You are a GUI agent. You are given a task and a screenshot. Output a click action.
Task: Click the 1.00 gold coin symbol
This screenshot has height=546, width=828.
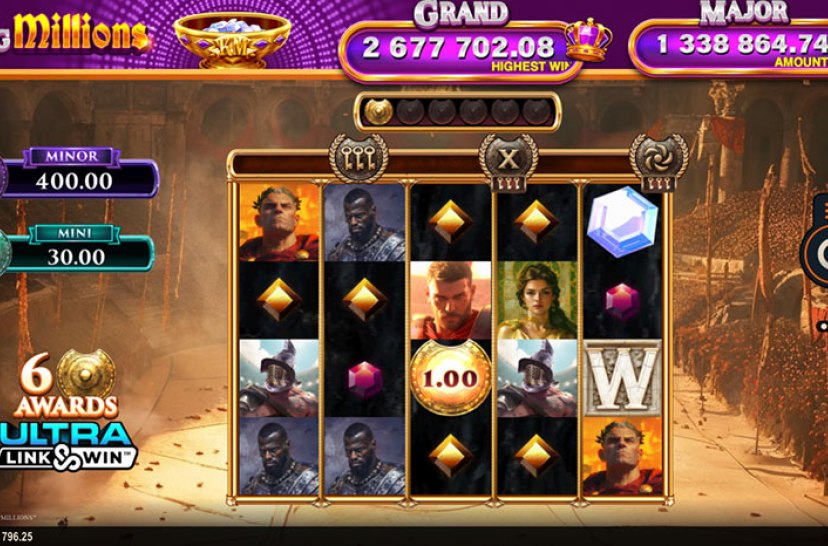point(450,378)
